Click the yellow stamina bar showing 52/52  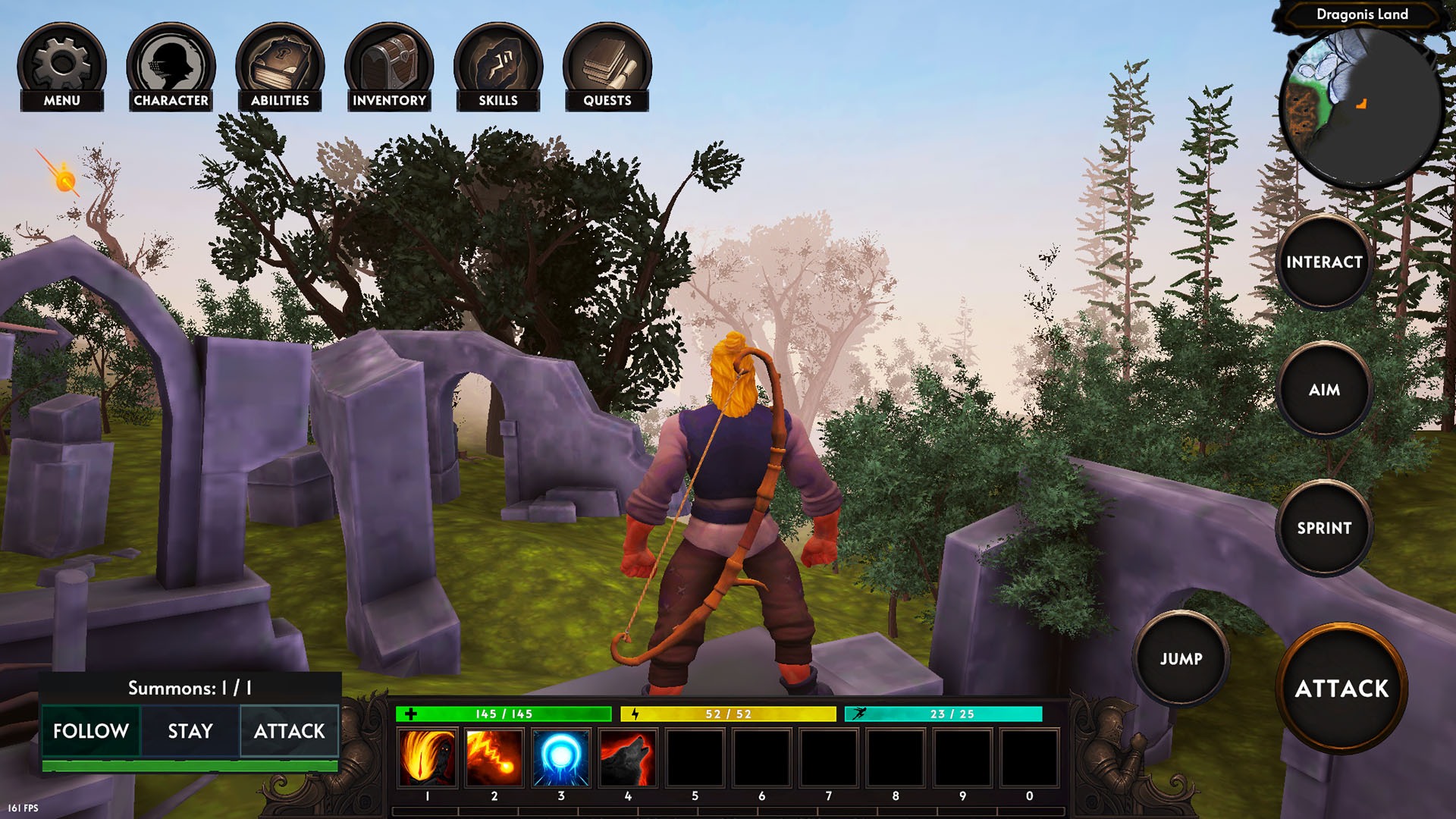[x=726, y=714]
